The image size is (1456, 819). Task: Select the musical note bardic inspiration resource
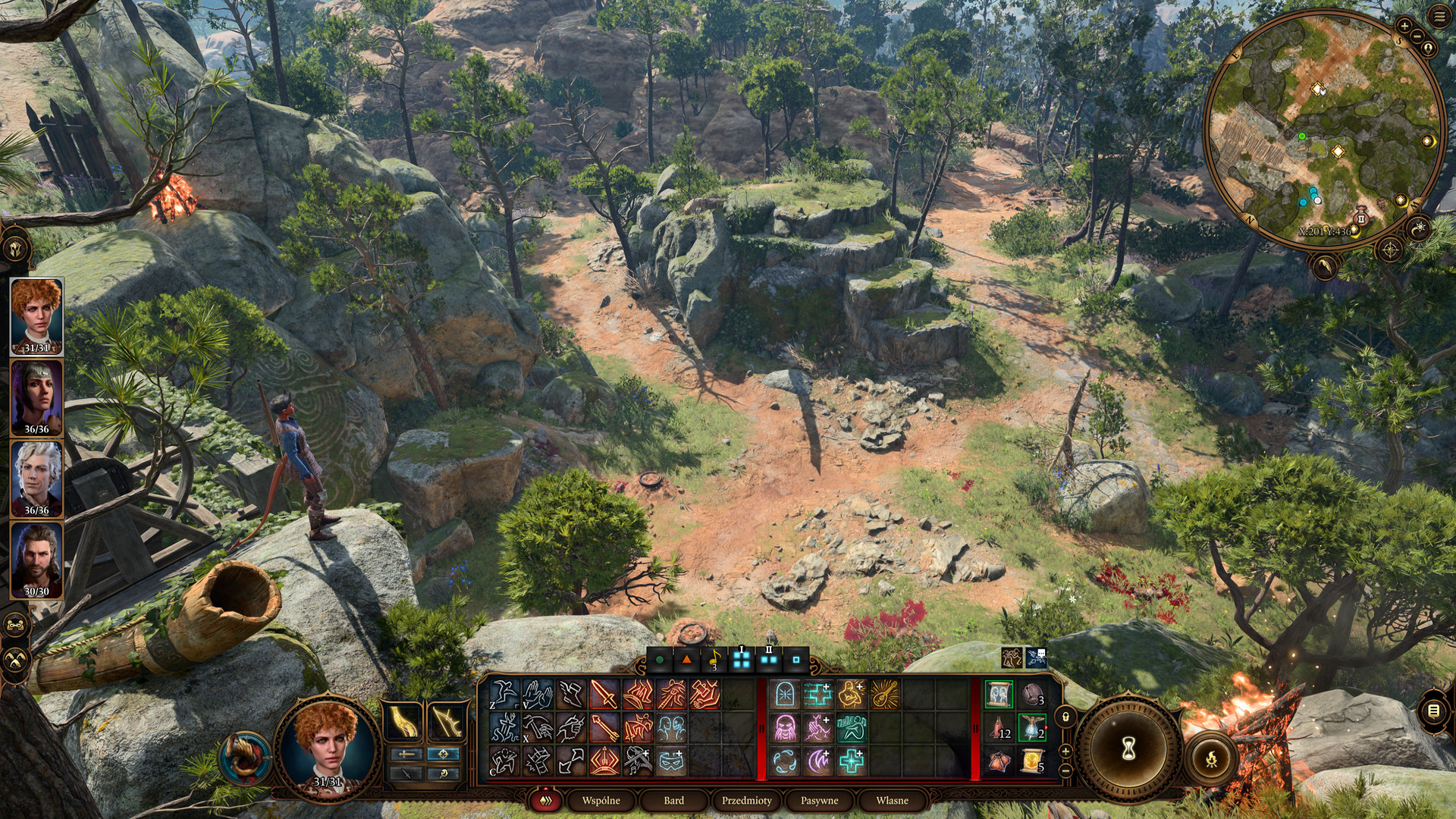714,660
